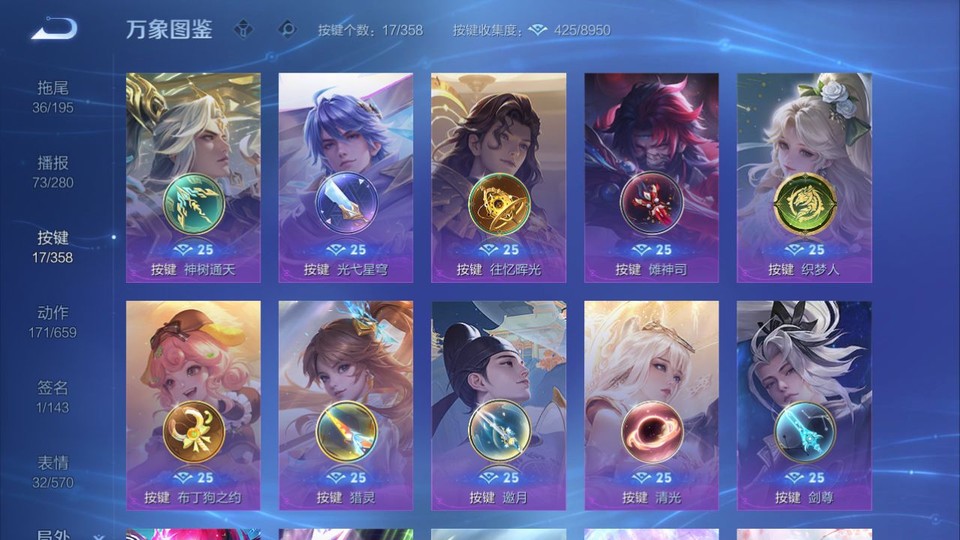Select the 猎灵 key skin card
Viewport: 960px width, 540px height.
(346, 405)
